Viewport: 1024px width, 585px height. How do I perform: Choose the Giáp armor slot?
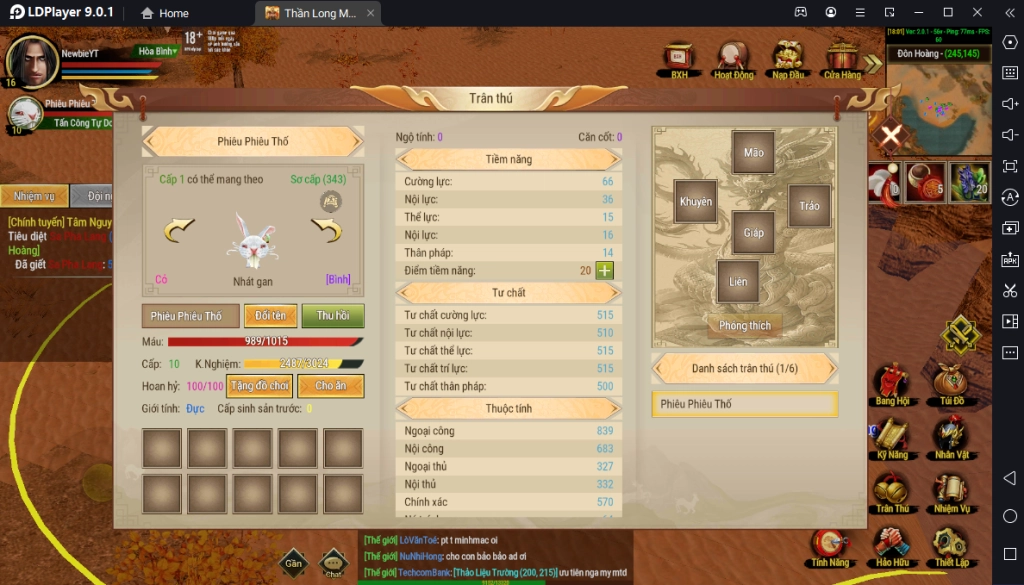(753, 233)
